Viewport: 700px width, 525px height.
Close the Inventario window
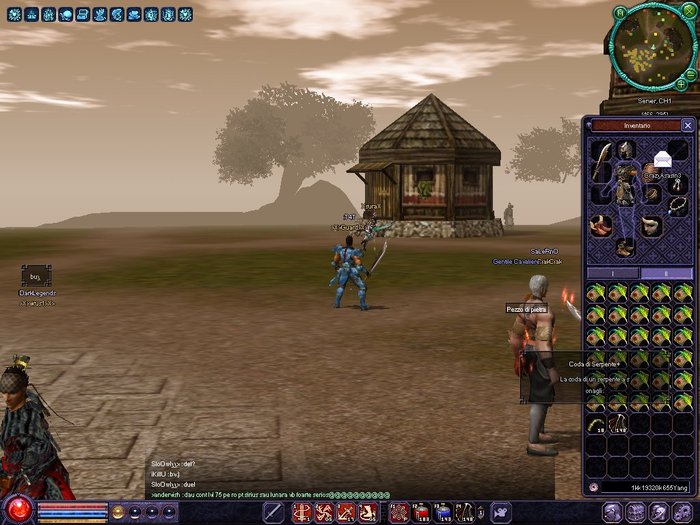(687, 126)
